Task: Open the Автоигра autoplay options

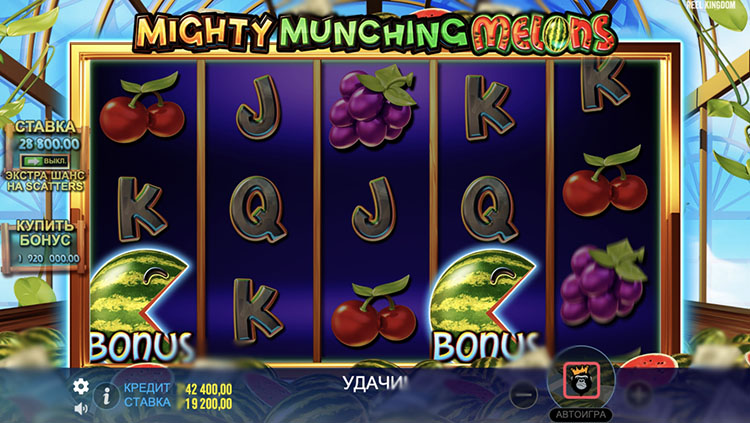Action: pos(580,413)
